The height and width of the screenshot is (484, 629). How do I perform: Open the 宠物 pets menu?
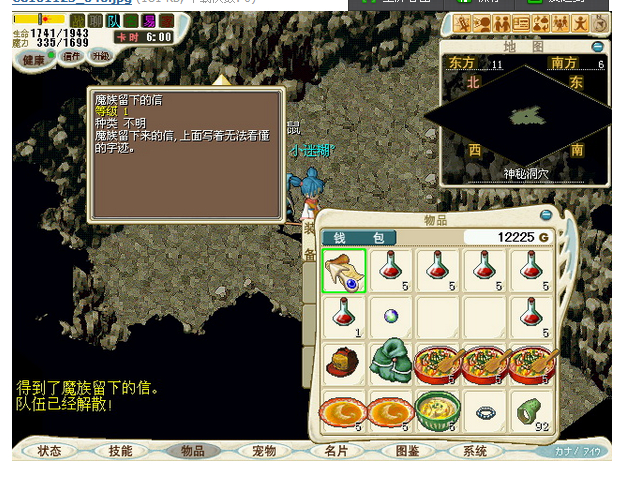coord(264,451)
